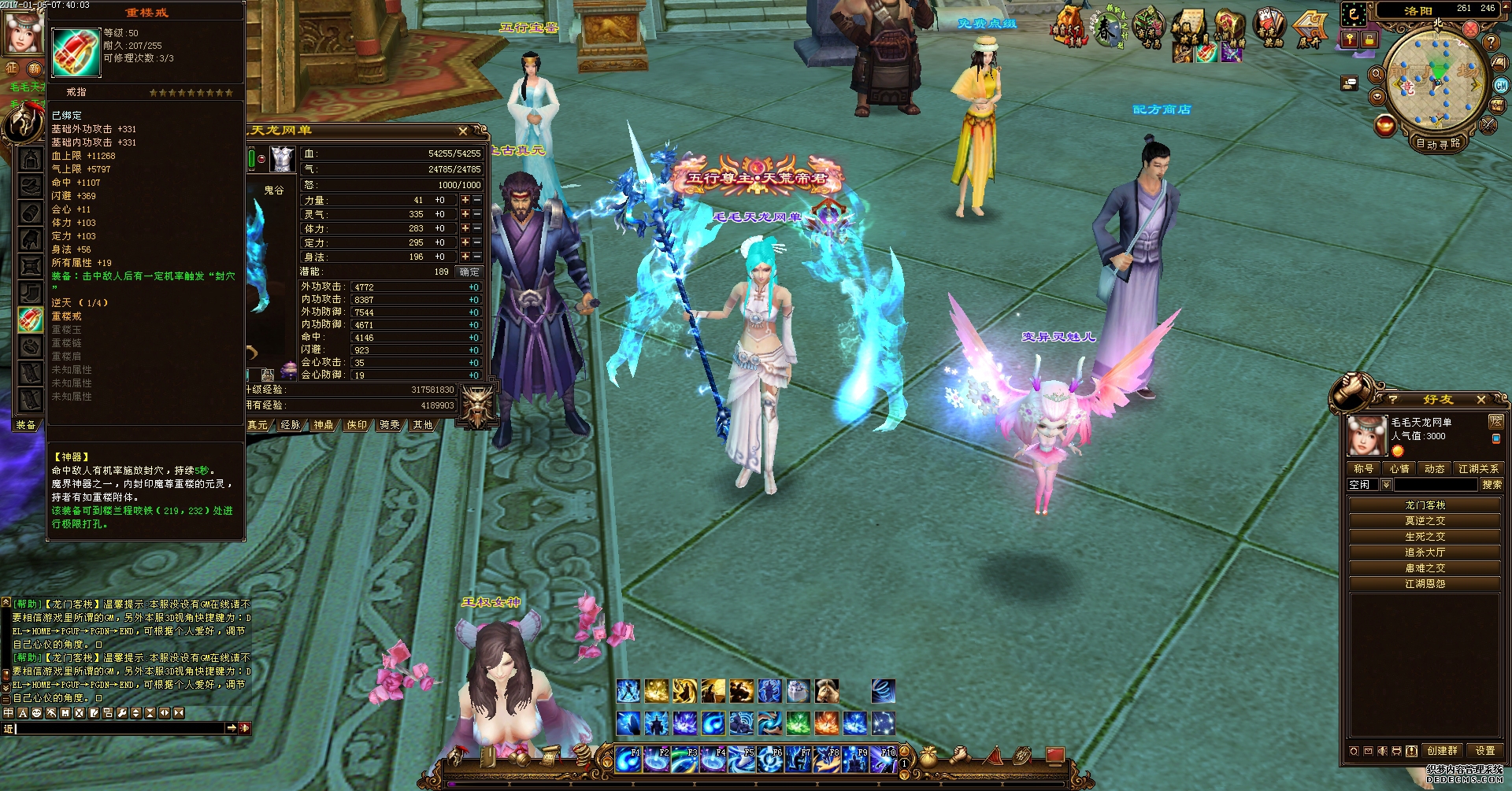1512x791 pixels.
Task: Click the 搜索 search button
Action: 1492,485
